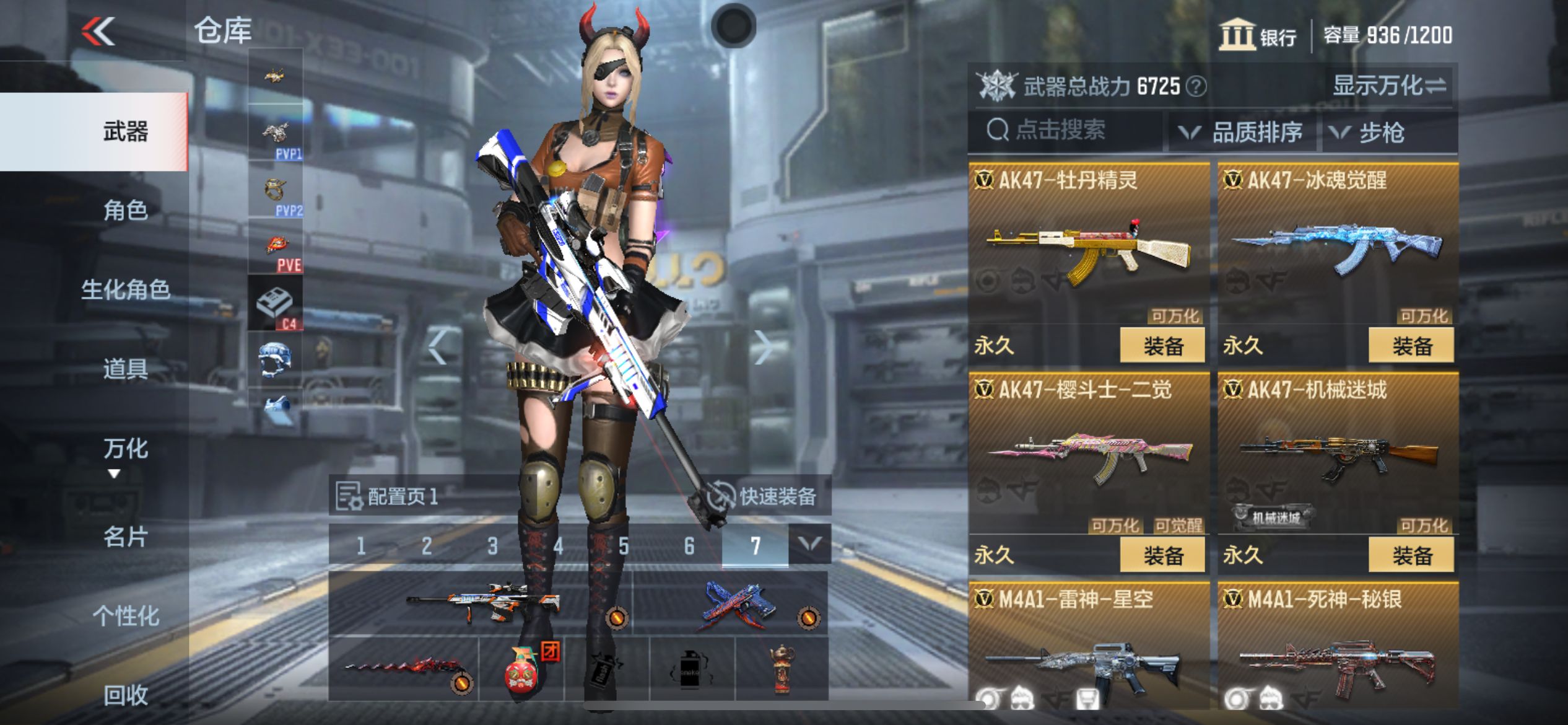Switch to the 生化角色 tab

pyautogui.click(x=125, y=289)
